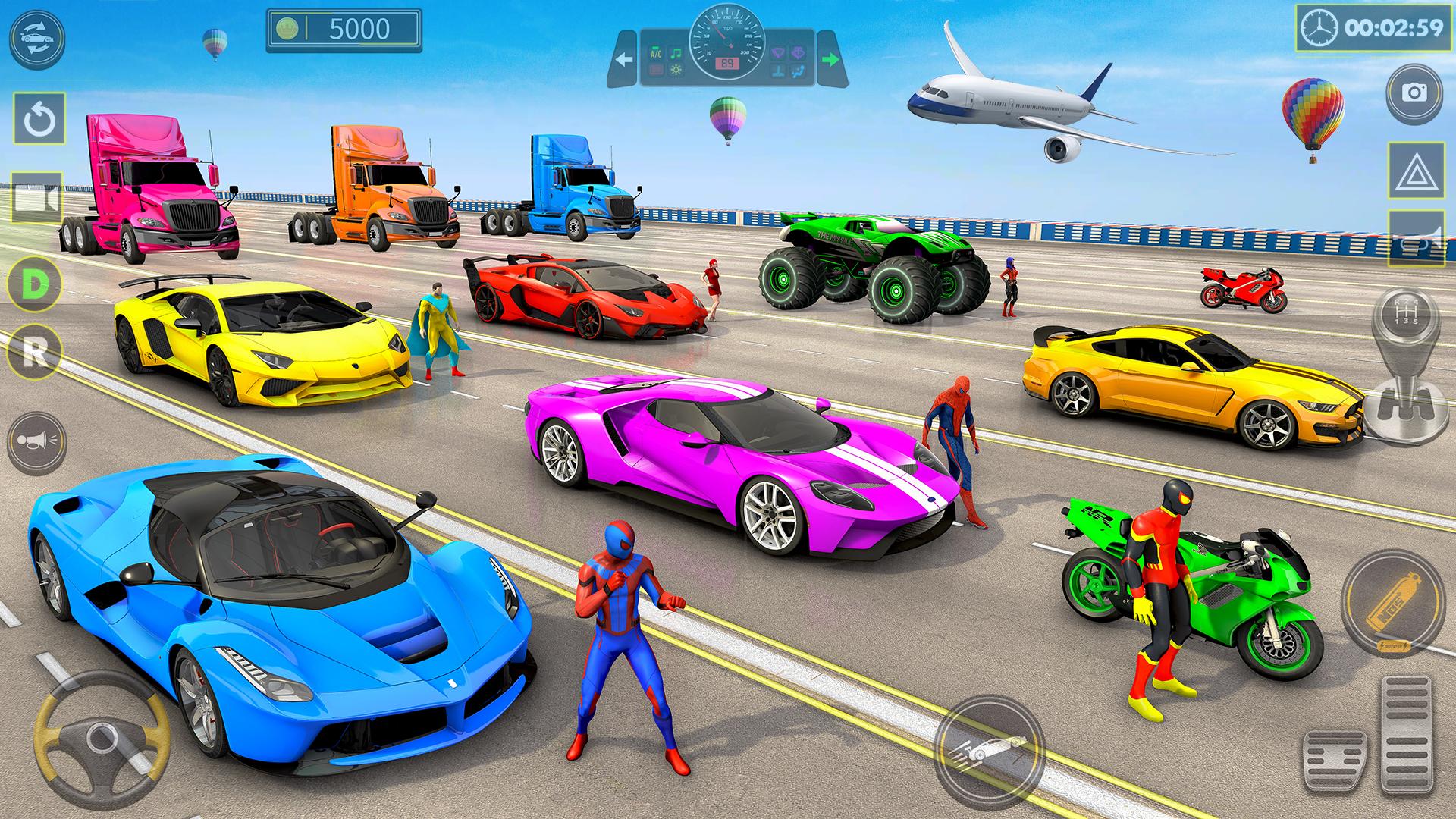Toggle the yellow sun dashboard icon

[x=676, y=71]
